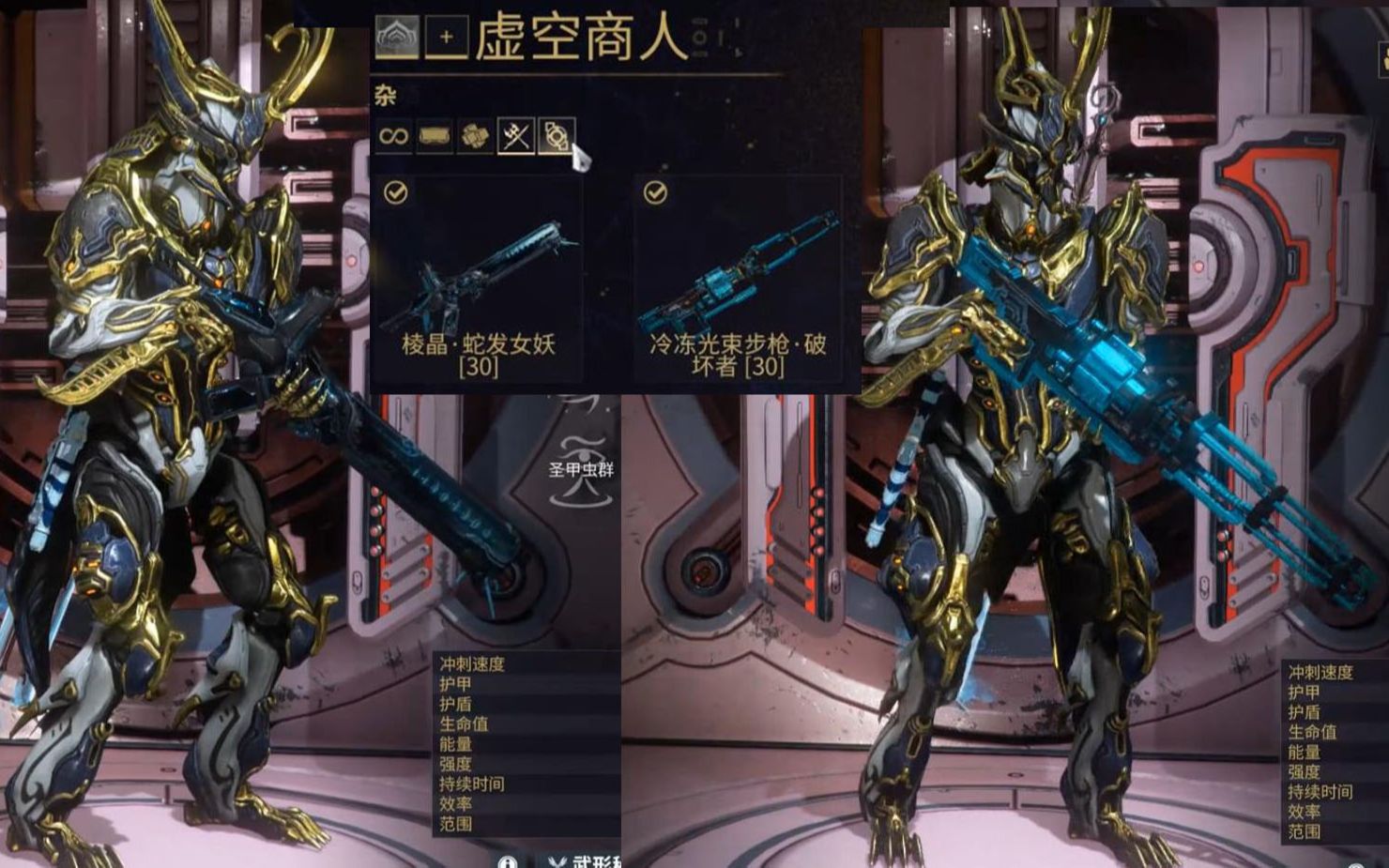Toggle the checkmark on 棱晶·蛇发女妖
Screen dimensions: 1389x868
395,193
